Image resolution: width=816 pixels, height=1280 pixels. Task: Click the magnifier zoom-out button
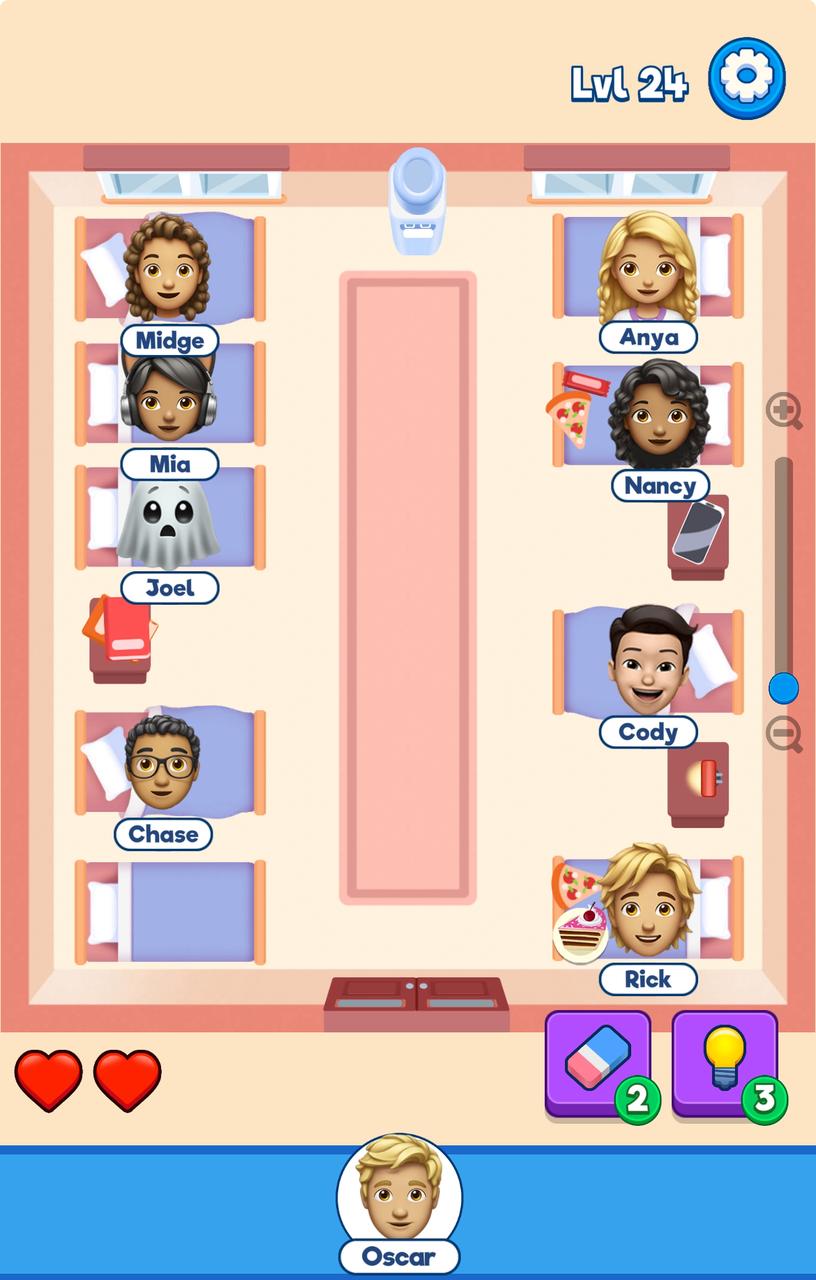(x=784, y=735)
